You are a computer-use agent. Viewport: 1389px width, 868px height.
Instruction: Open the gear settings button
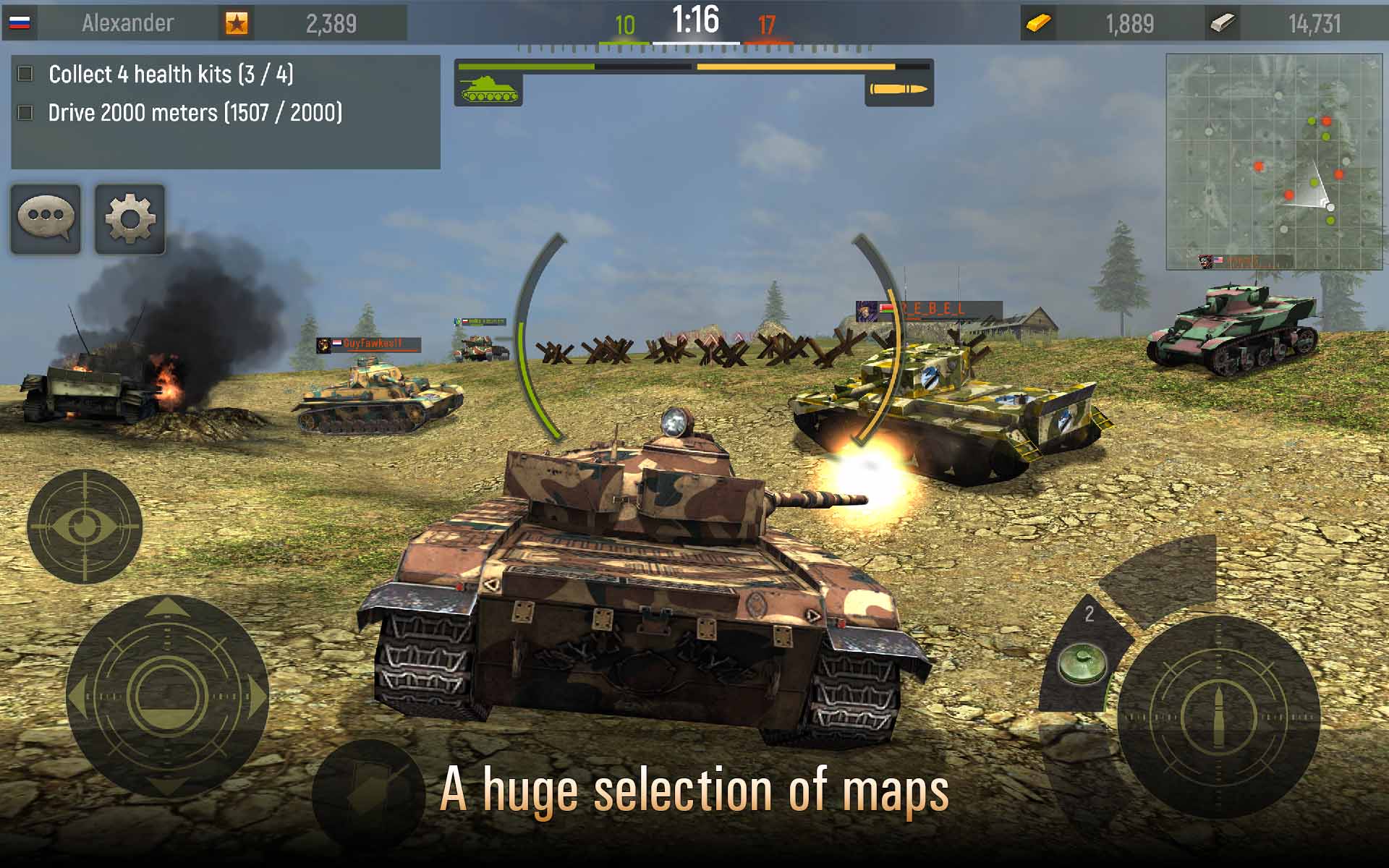coord(130,218)
